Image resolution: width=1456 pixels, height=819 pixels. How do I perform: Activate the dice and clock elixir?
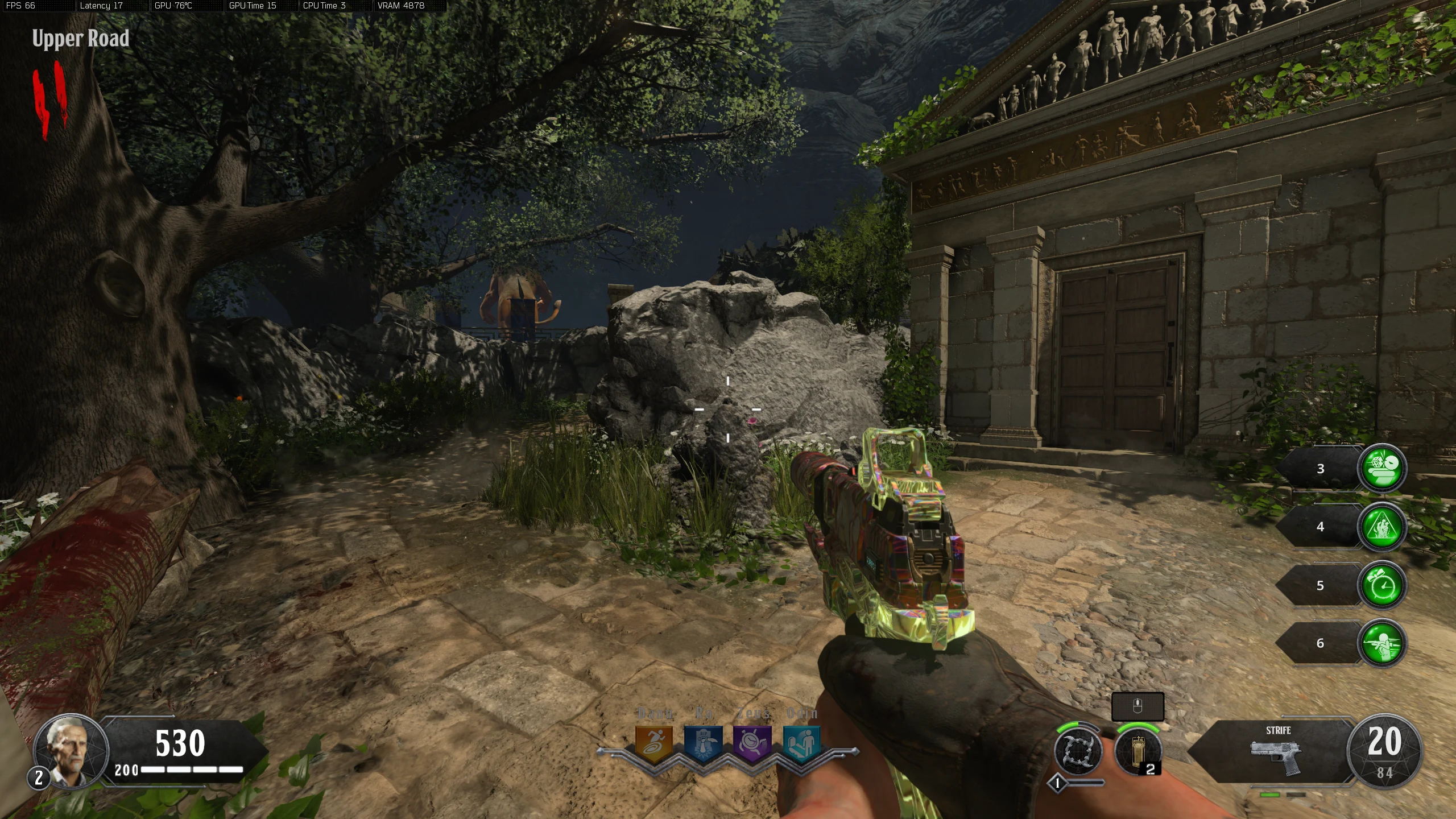1382,468
